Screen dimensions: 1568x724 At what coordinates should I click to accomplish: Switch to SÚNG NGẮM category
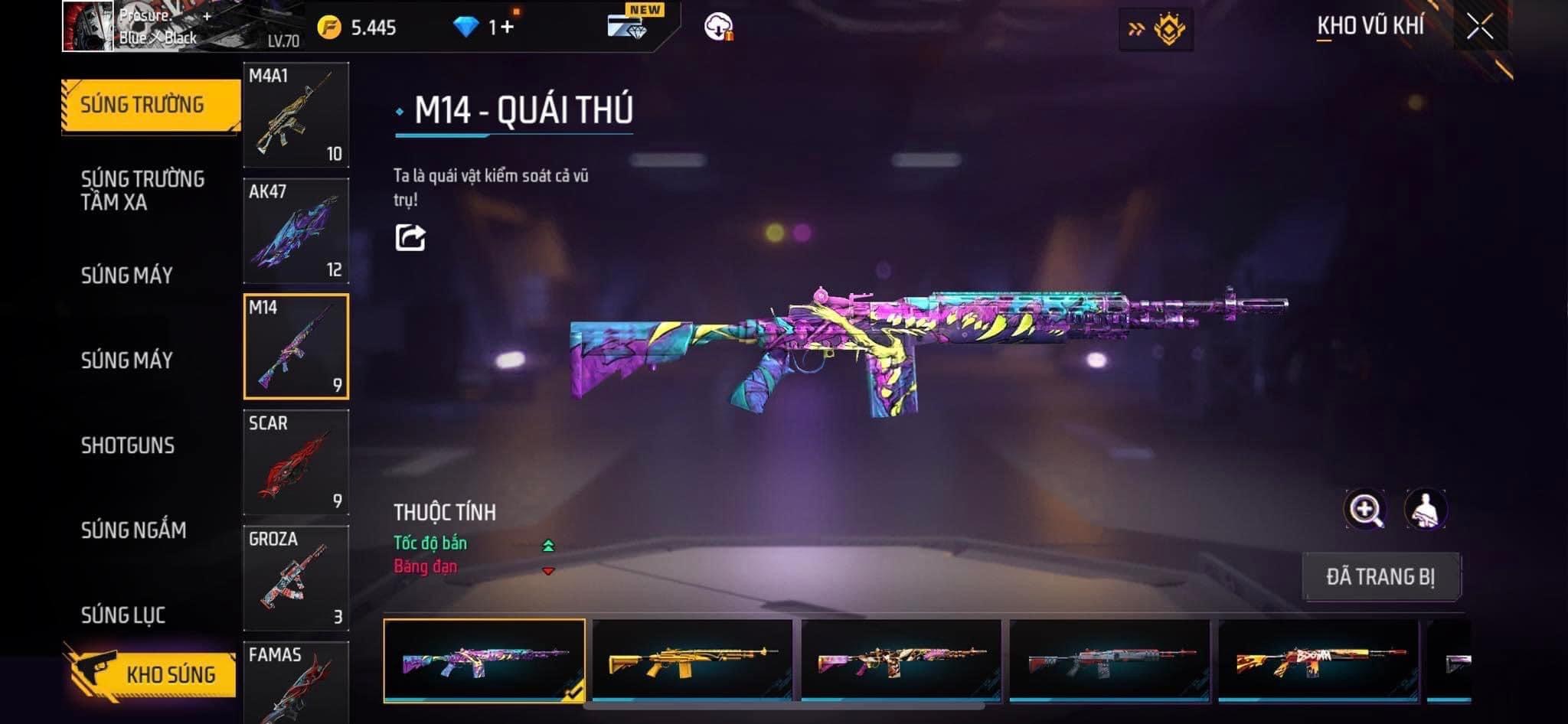pyautogui.click(x=133, y=530)
